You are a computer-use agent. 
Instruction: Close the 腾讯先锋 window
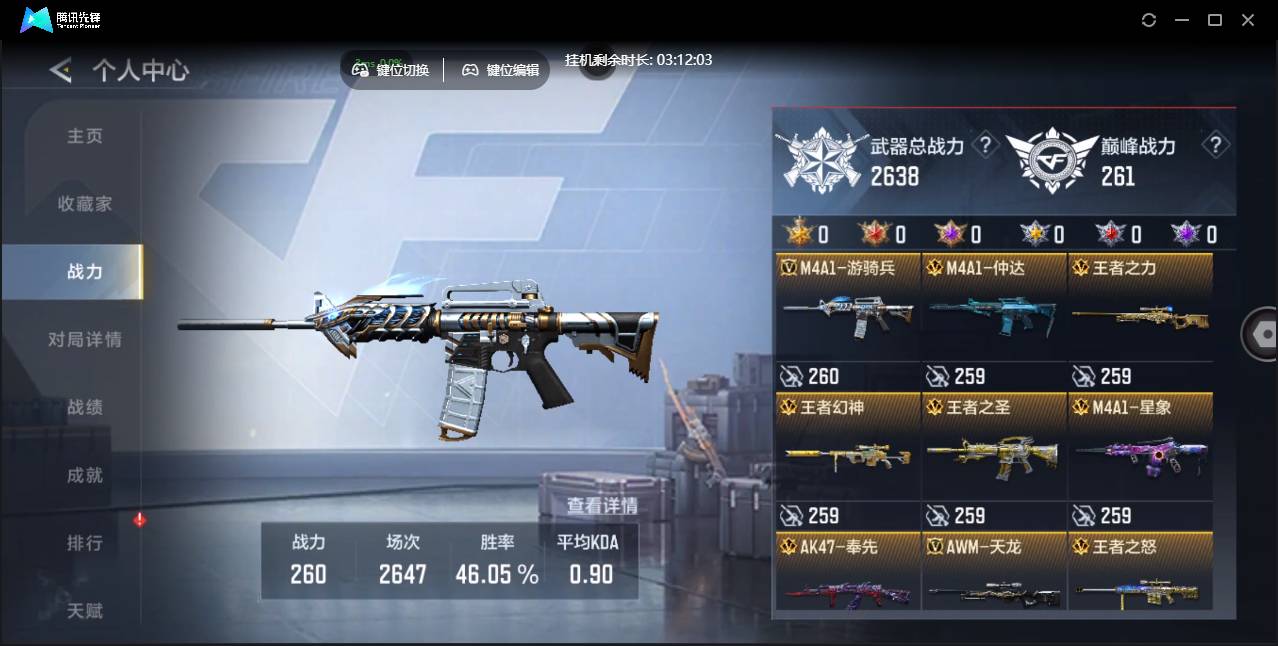[1248, 20]
